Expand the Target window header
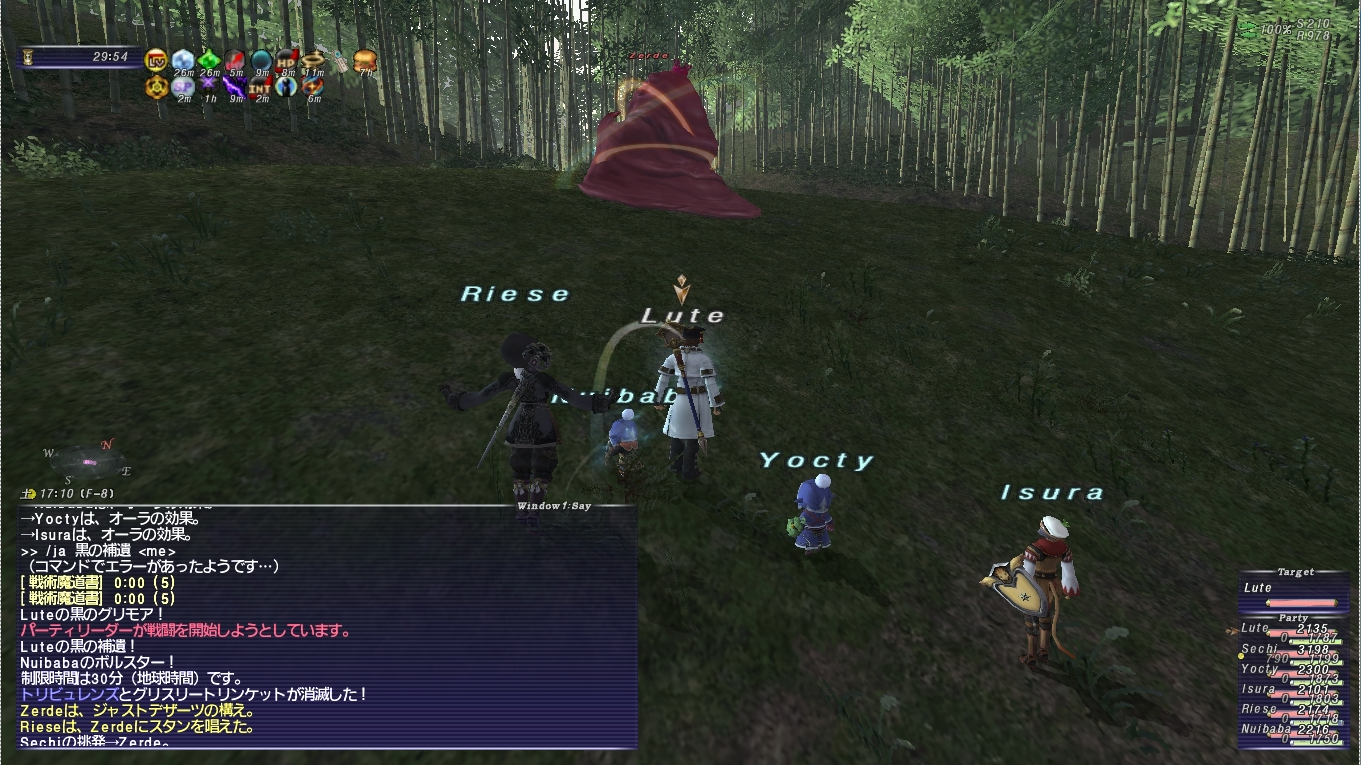1361x765 pixels. pyautogui.click(x=1296, y=572)
